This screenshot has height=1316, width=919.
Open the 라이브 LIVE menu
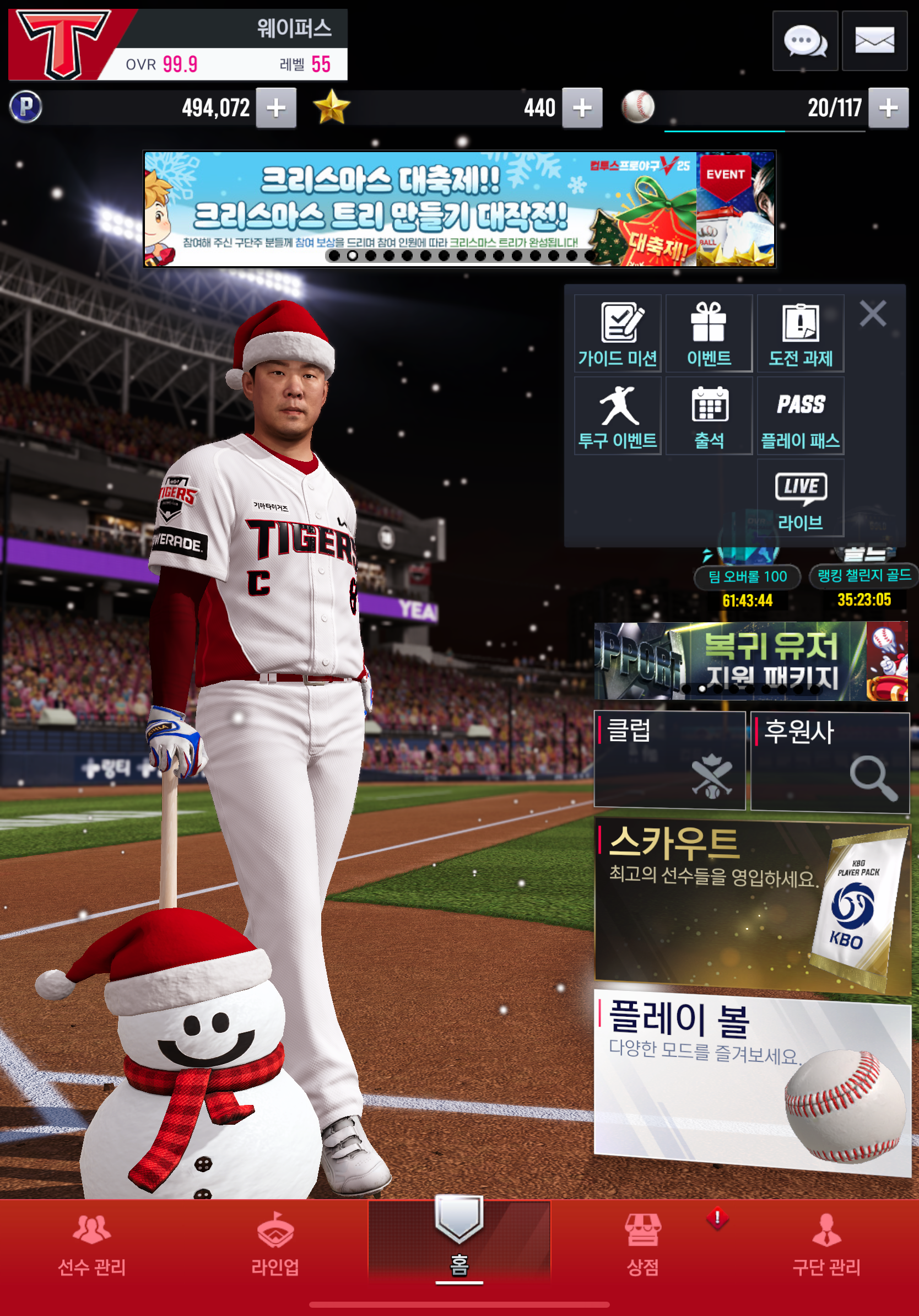tap(801, 498)
